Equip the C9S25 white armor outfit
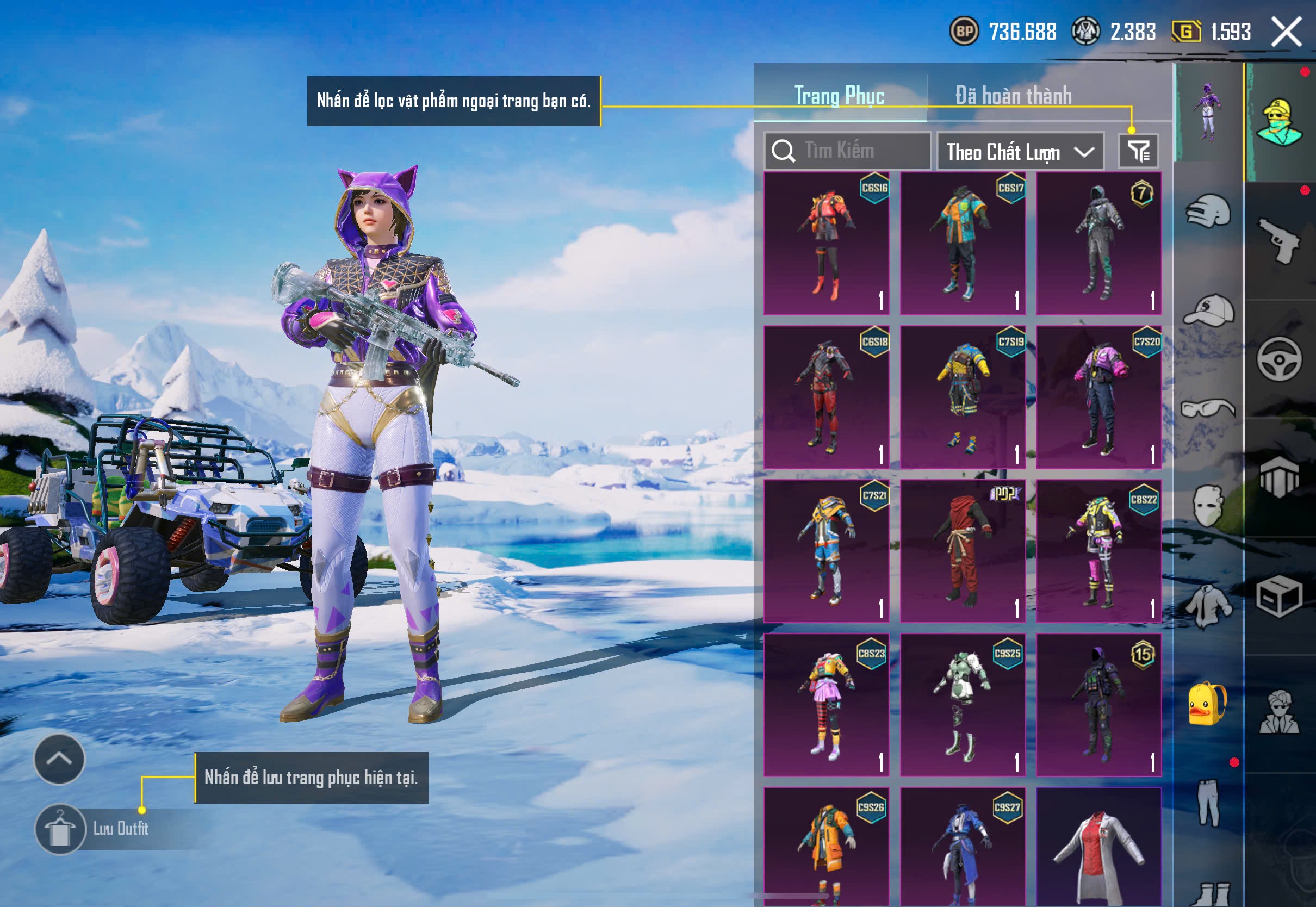This screenshot has width=1316, height=907. [x=963, y=705]
